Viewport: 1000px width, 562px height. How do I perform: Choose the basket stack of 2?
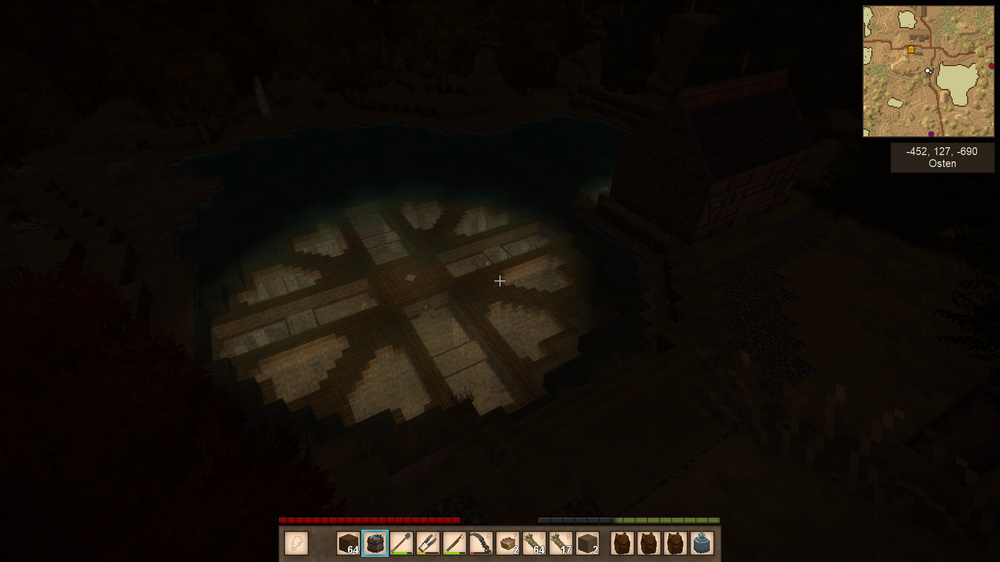tap(507, 543)
